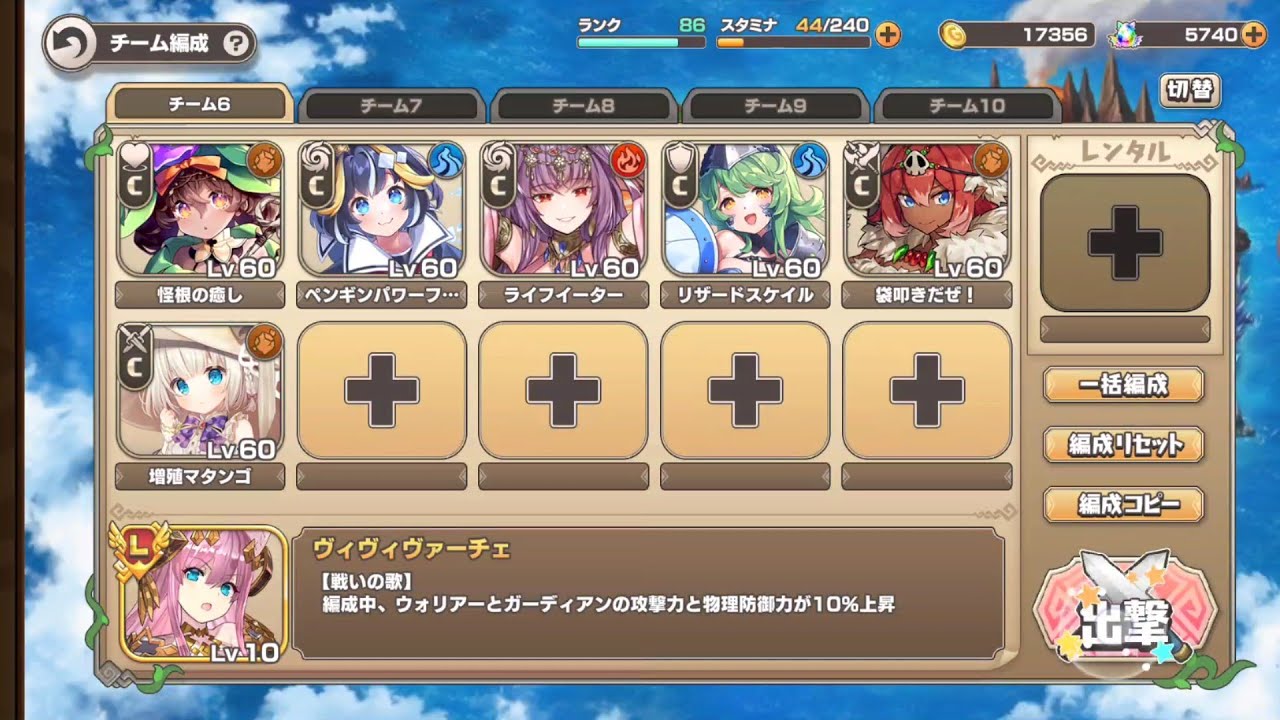Select the purple-haired ライフイーター card
The image size is (1280, 720).
(563, 210)
